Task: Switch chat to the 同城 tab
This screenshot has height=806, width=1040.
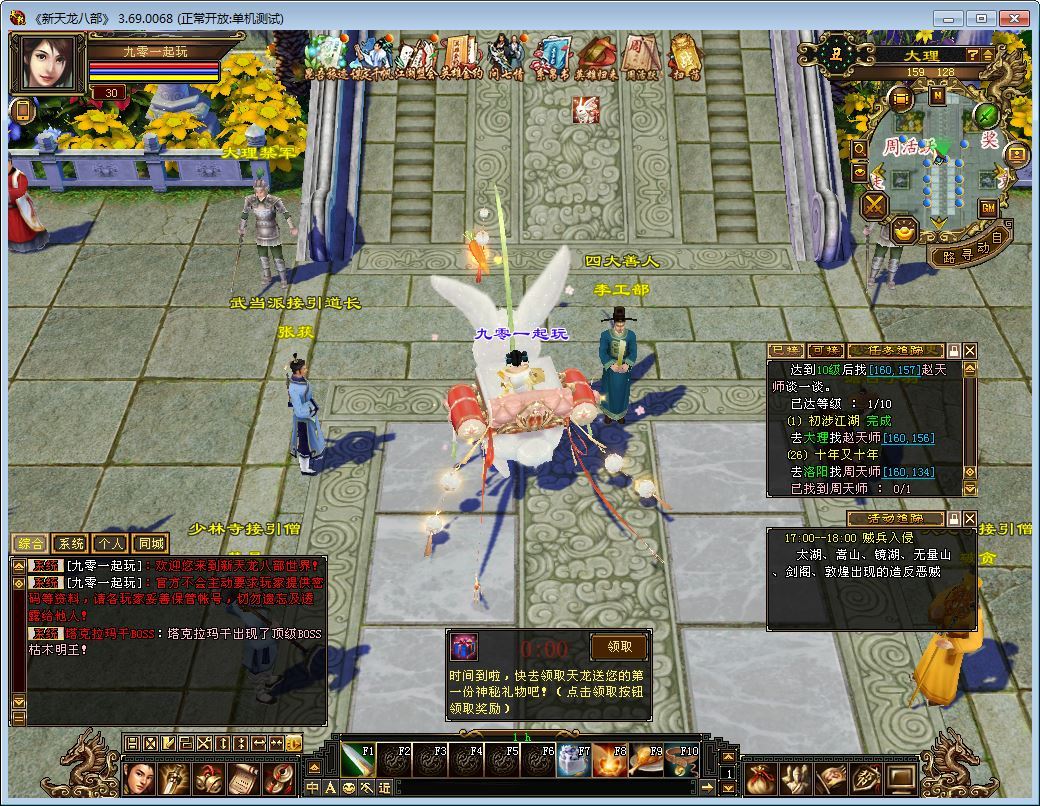Action: click(x=150, y=544)
